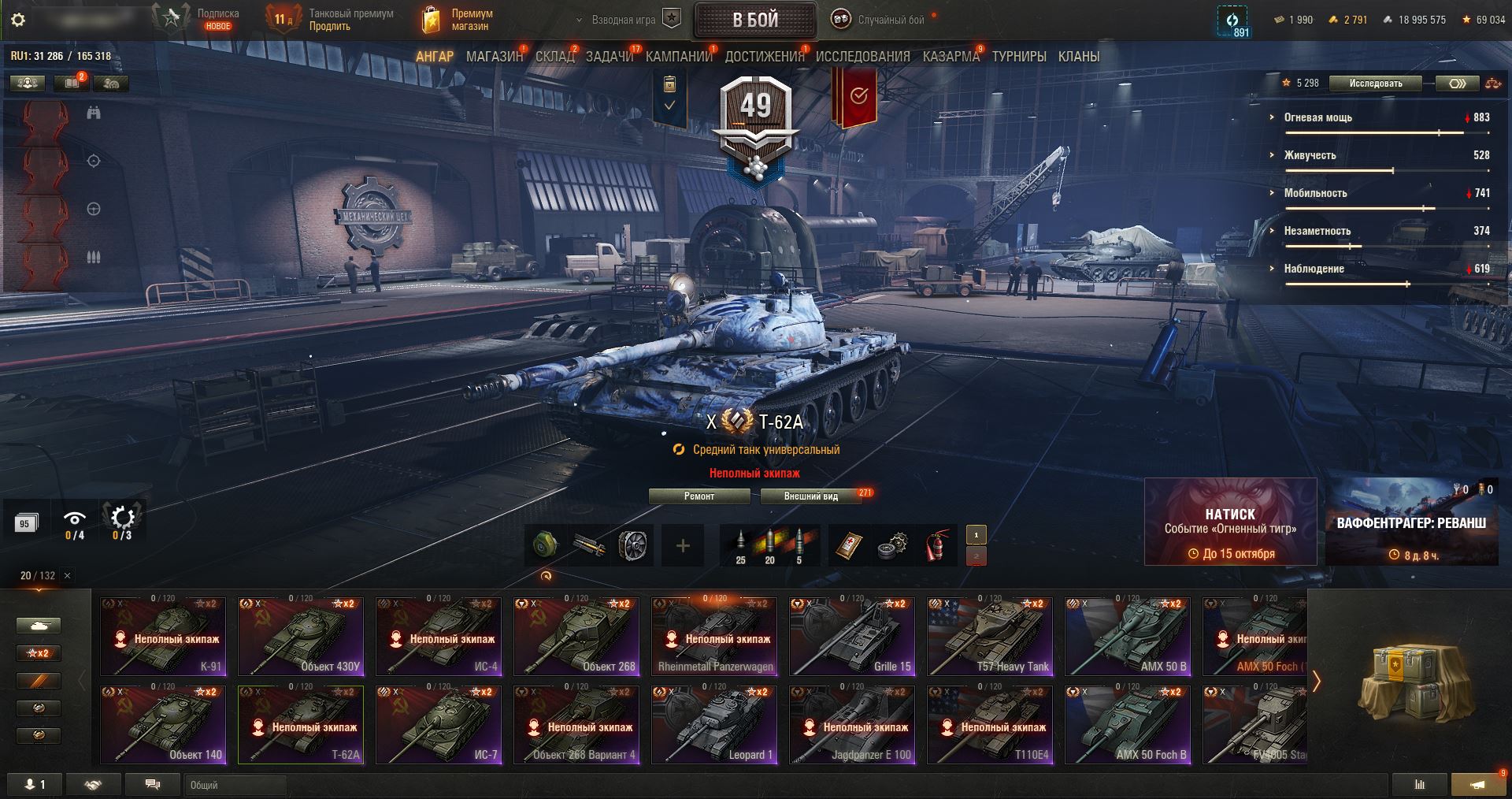Image resolution: width=1512 pixels, height=799 pixels.
Task: Open the Натиск event banner
Action: [1230, 522]
